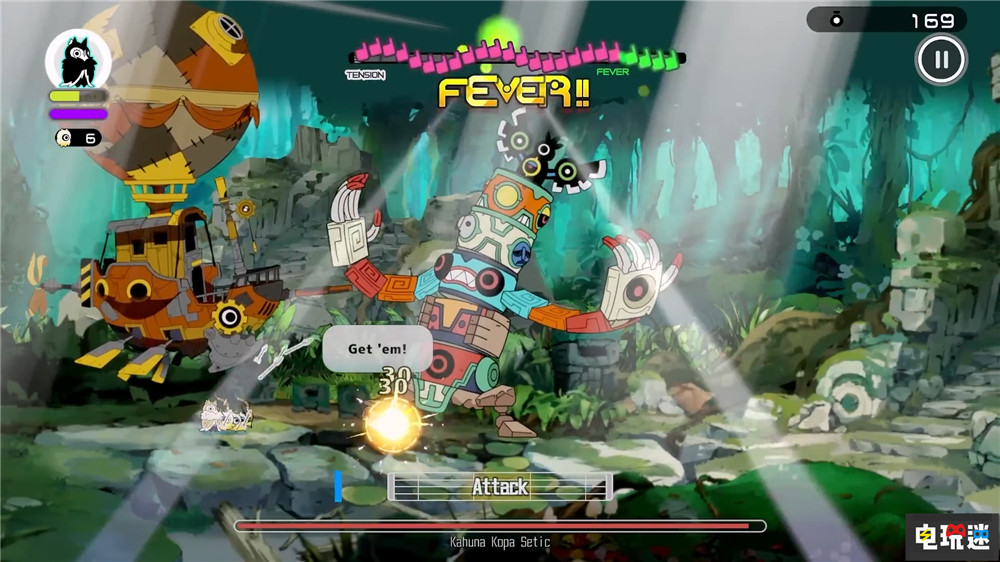Image resolution: width=1000 pixels, height=562 pixels.
Task: Click the black wolf character portrait
Action: point(78,60)
